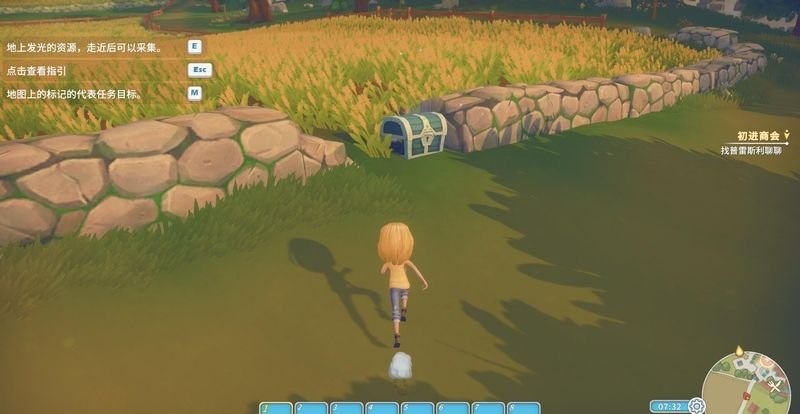The height and width of the screenshot is (414, 800).
Task: Click the 找普雷斯利聊聊 quest objective
Action: [755, 151]
